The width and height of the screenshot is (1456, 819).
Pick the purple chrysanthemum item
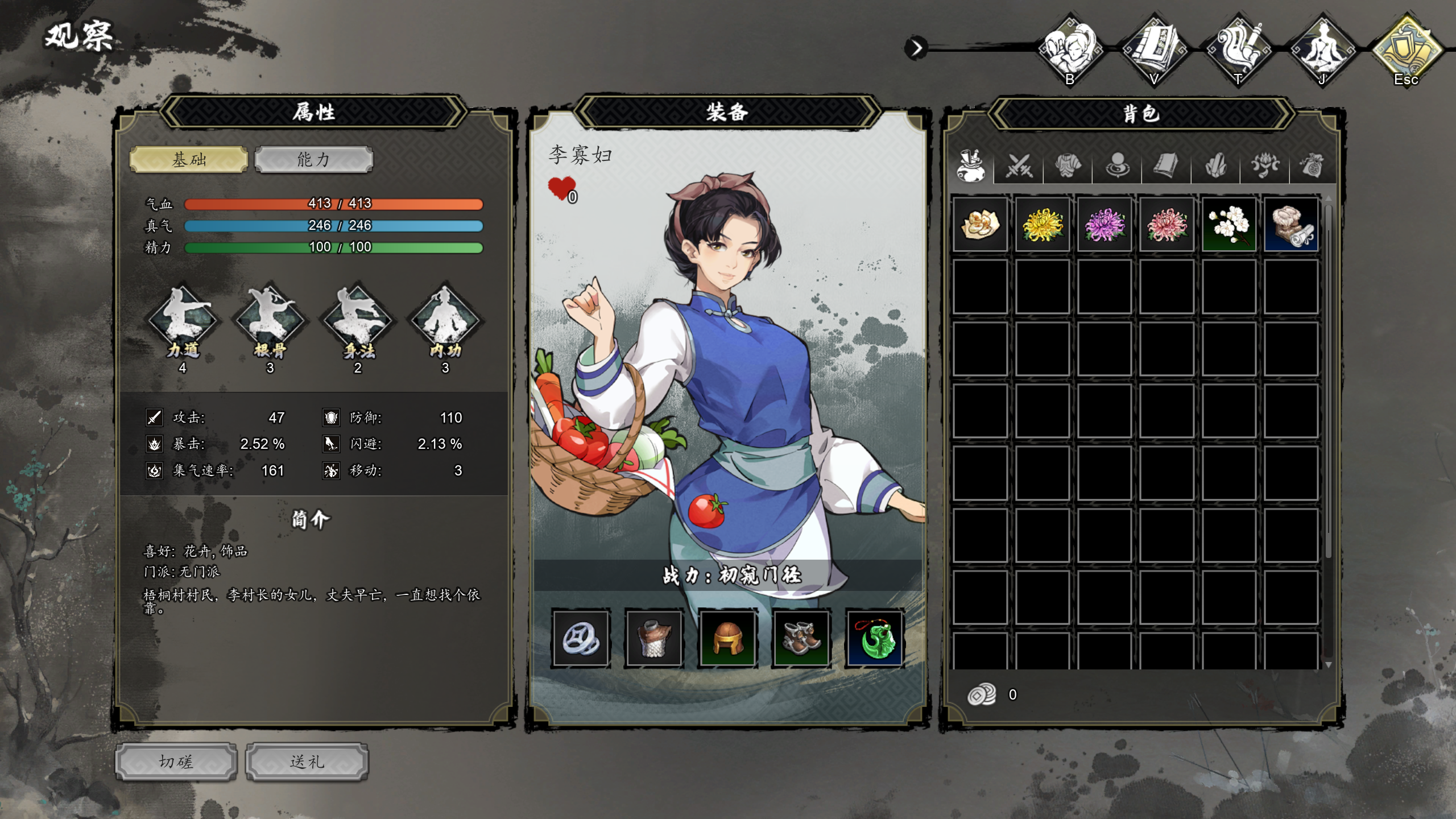(1105, 225)
